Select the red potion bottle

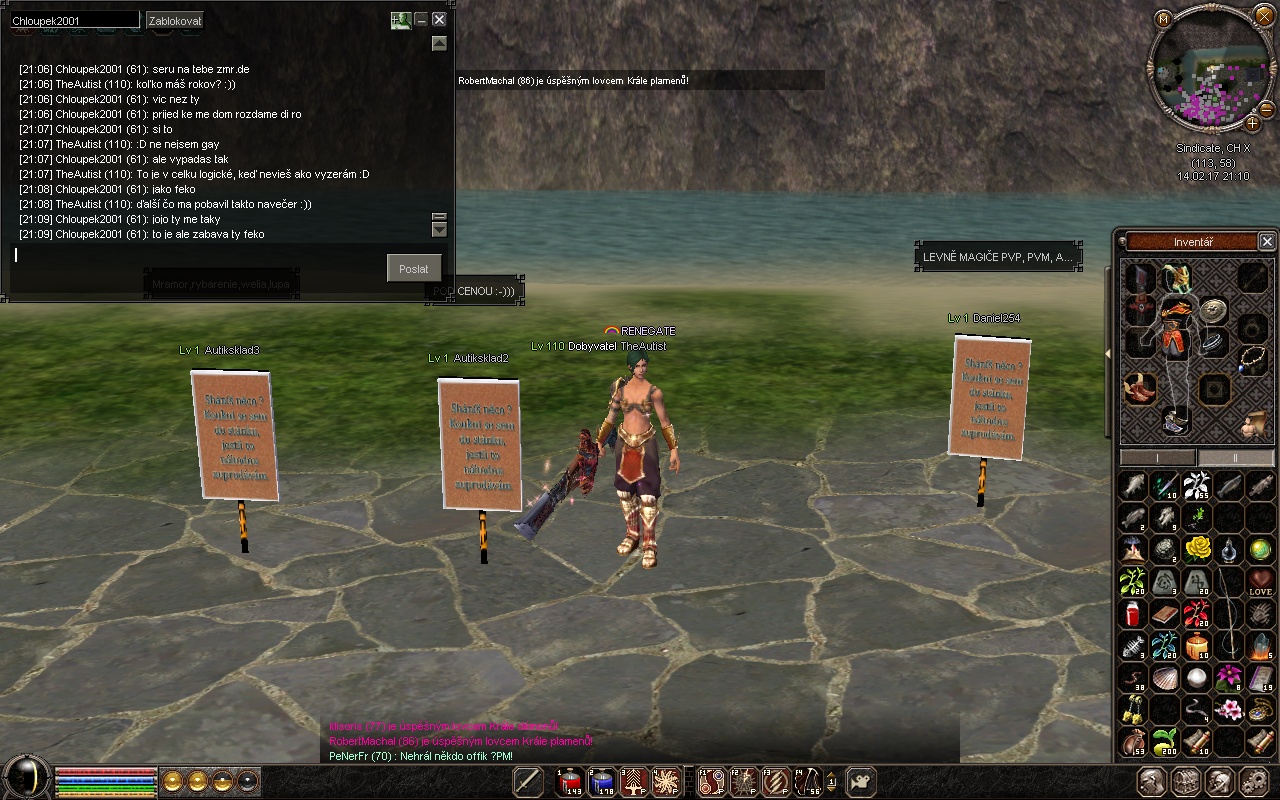click(x=1133, y=613)
